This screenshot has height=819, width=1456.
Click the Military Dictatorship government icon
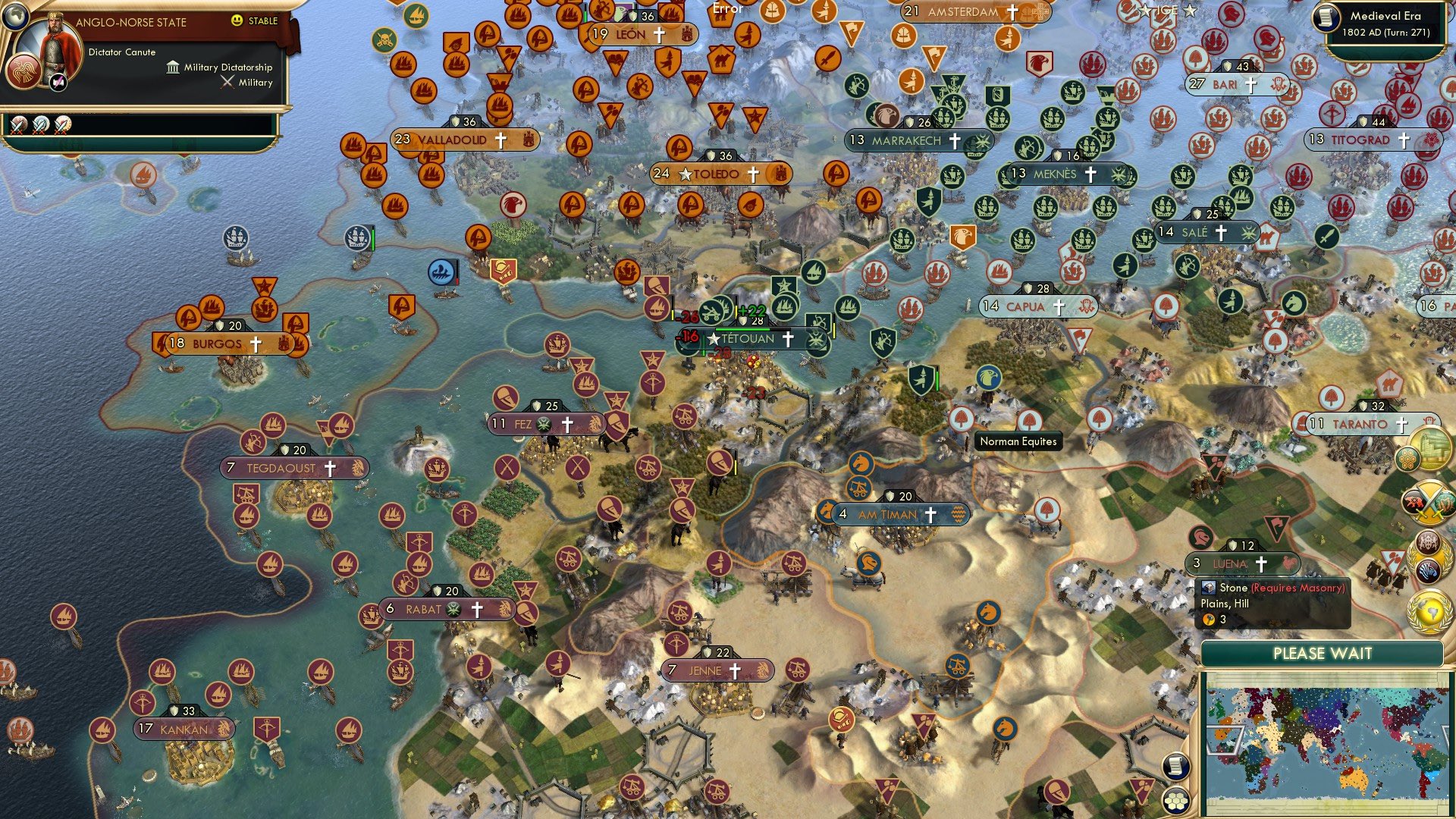pos(173,69)
